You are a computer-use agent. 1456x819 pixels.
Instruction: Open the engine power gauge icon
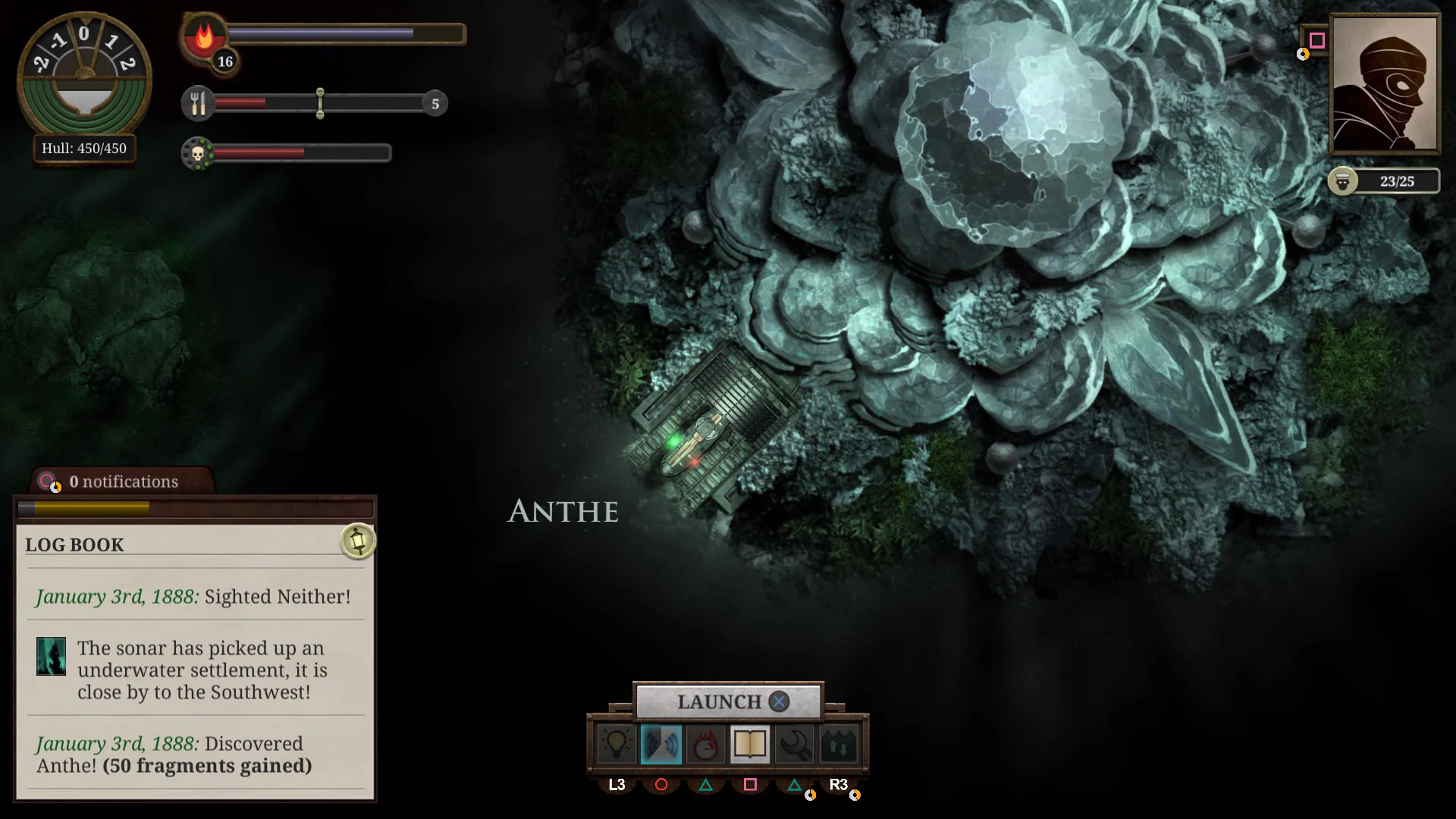(705, 743)
